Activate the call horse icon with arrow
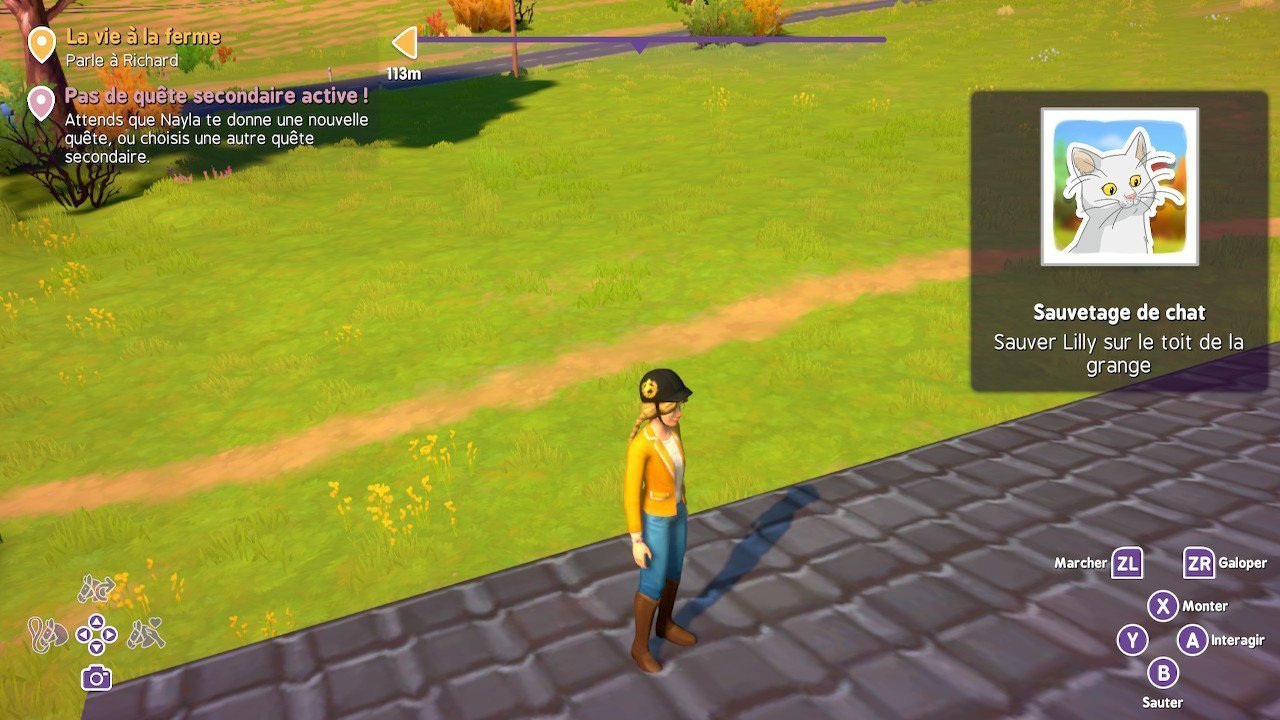 96,589
